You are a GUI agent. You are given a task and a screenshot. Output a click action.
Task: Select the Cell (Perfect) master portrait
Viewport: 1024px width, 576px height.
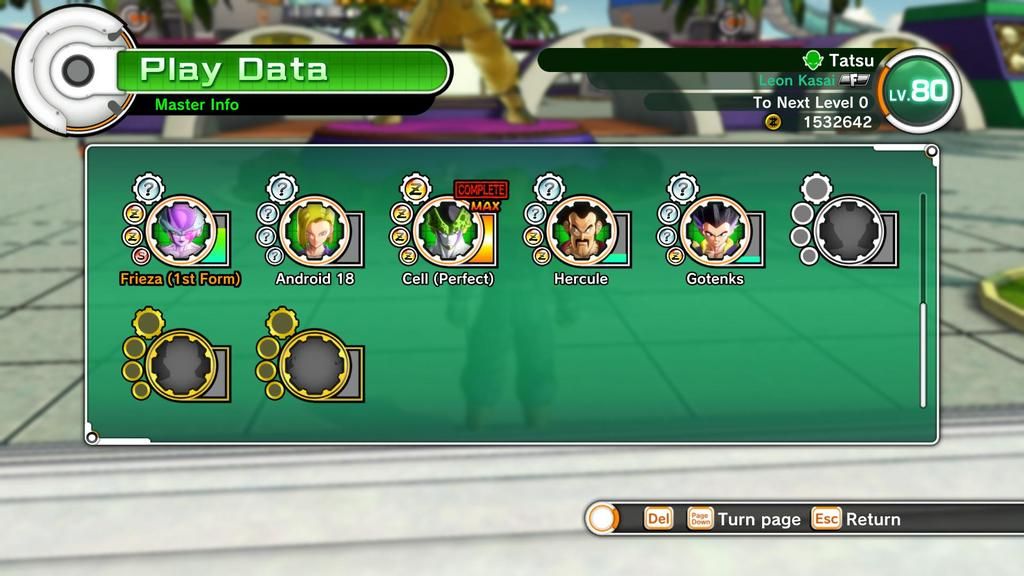tap(448, 230)
